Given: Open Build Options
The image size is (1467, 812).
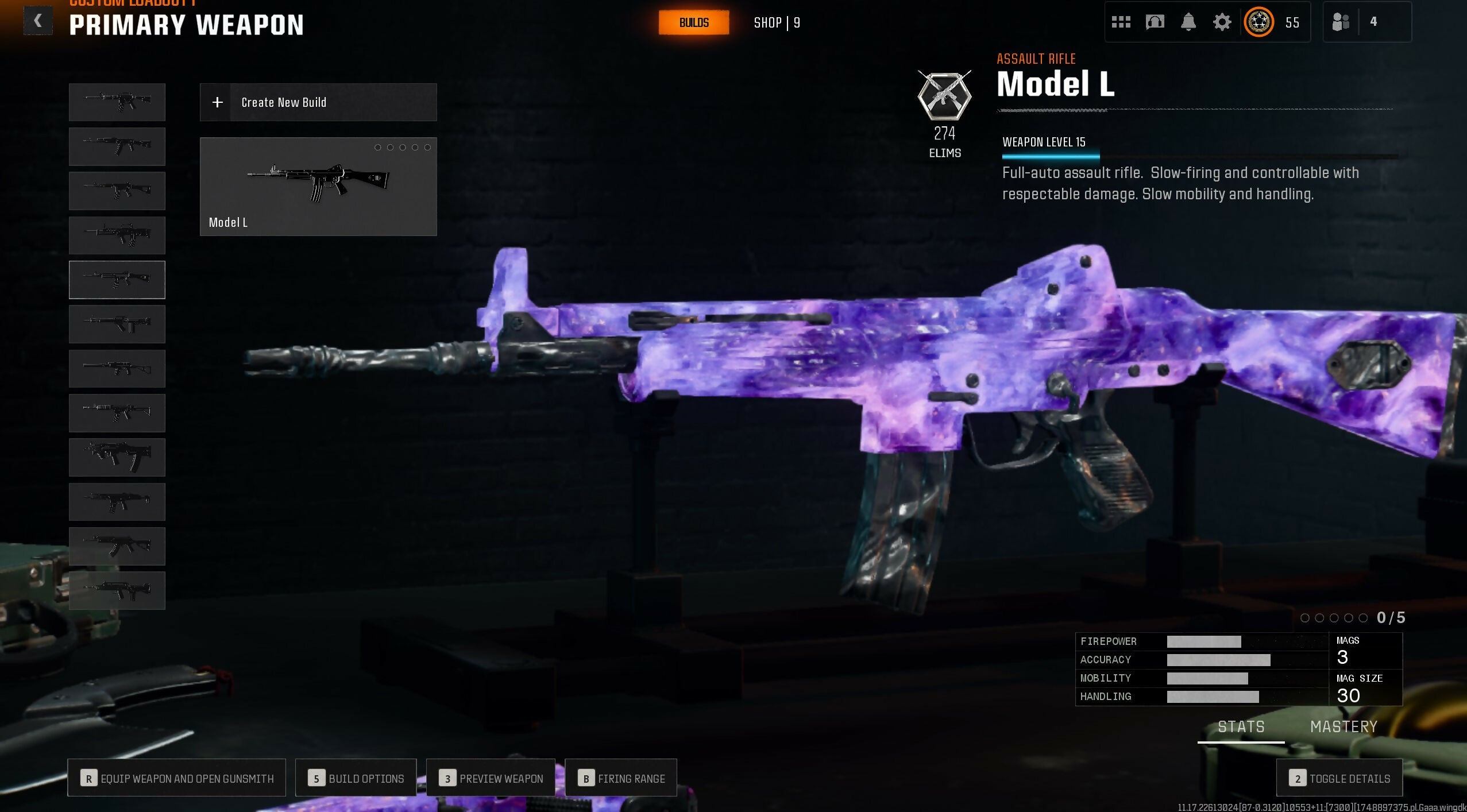Looking at the screenshot, I should click(x=356, y=778).
